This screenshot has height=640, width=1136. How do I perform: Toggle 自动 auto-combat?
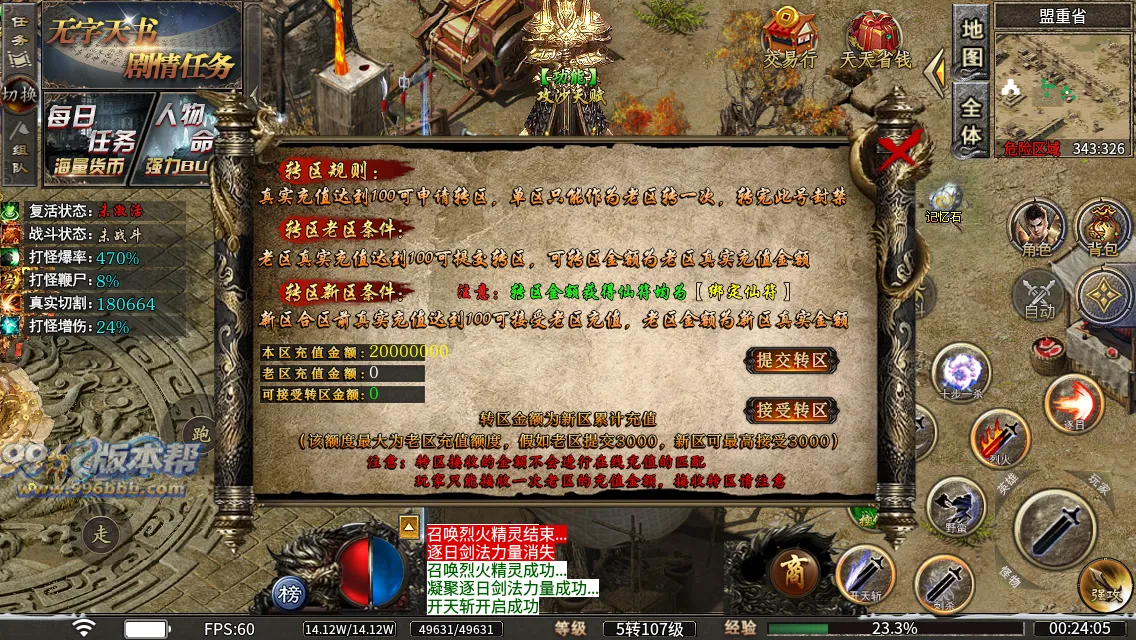[x=1039, y=297]
